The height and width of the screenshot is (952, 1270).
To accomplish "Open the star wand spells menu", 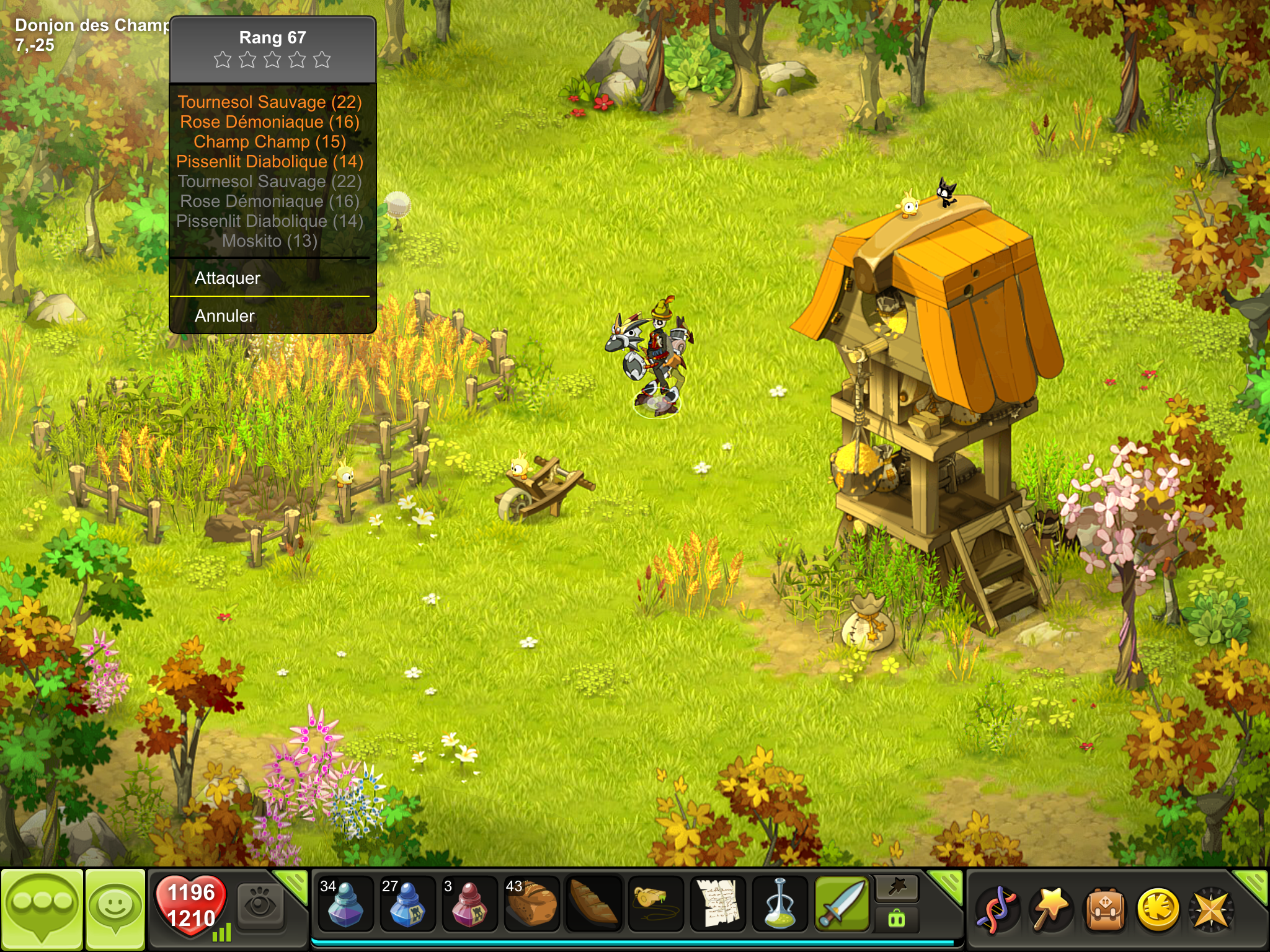I will (x=1050, y=910).
